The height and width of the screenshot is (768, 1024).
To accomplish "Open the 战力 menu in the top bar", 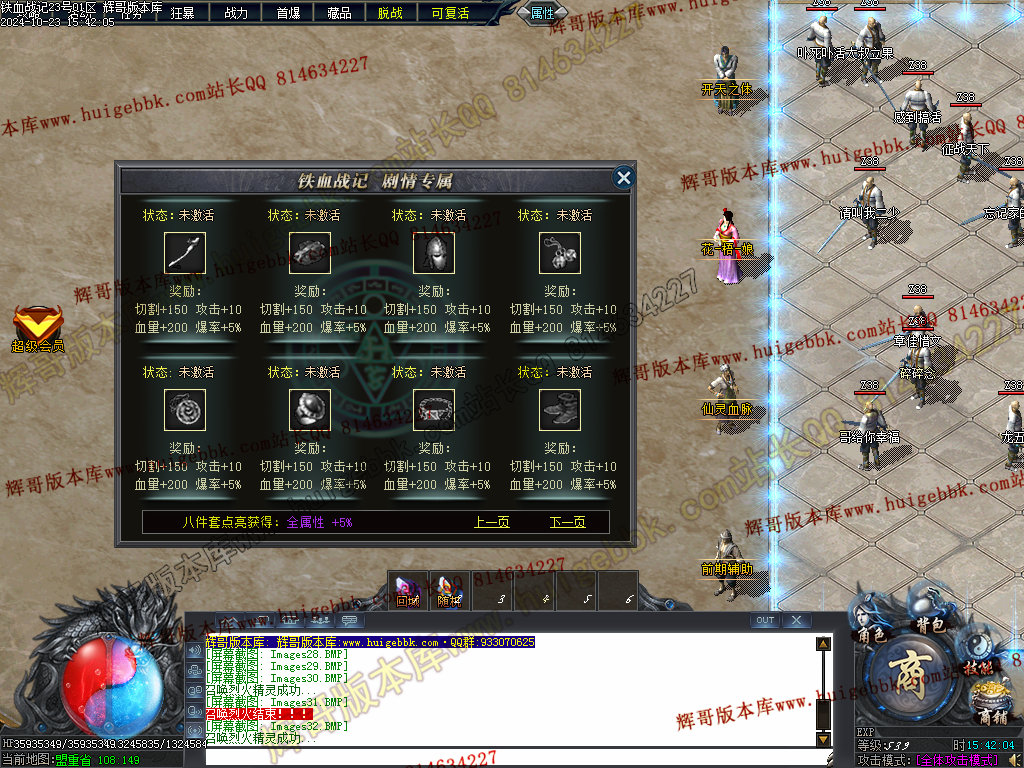I will tap(236, 13).
